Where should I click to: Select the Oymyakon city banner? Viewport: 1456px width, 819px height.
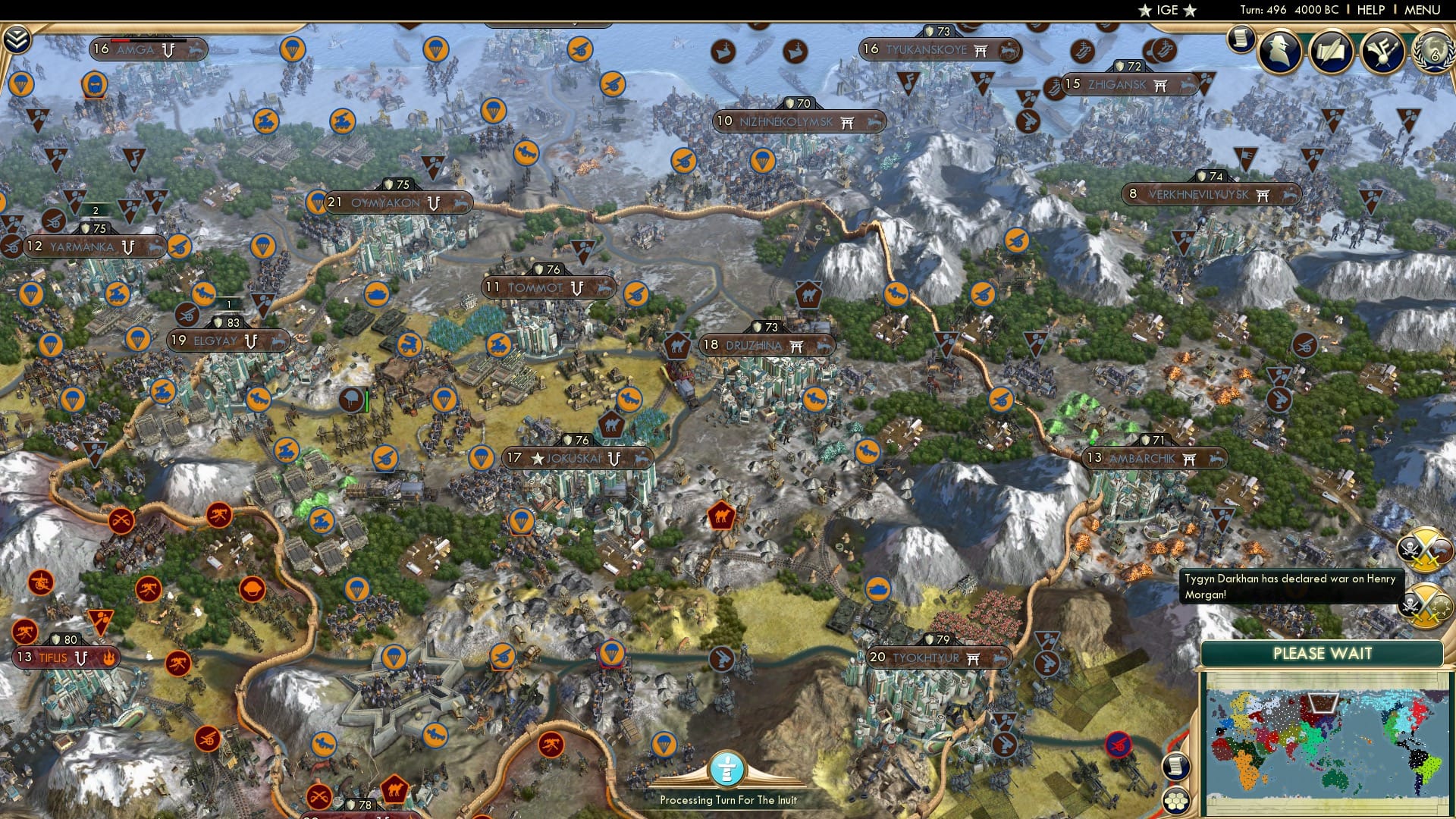394,202
